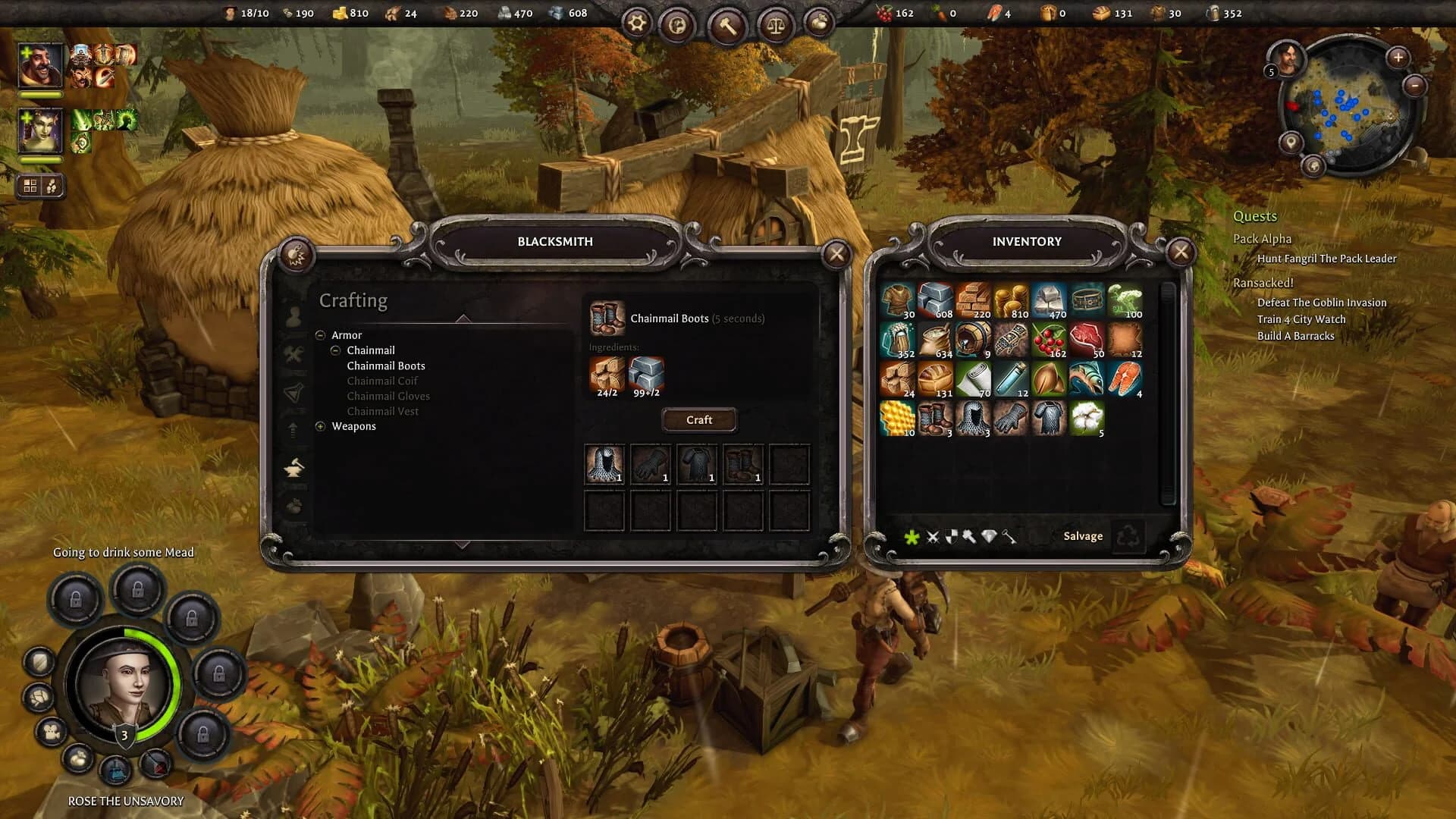Select Chainmail Coif in the crafting list

(381, 381)
